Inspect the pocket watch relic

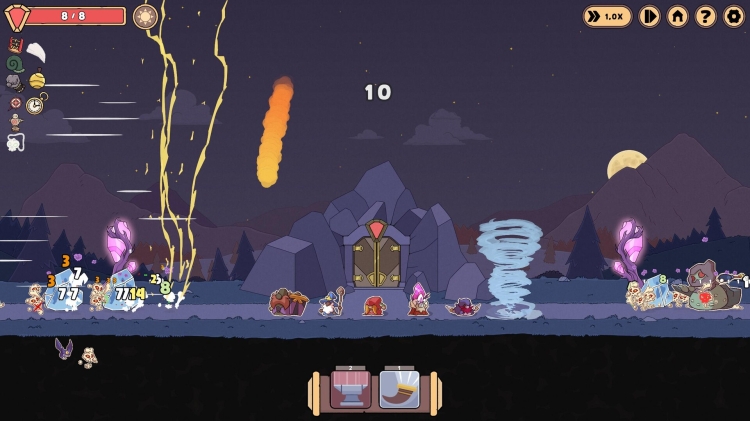coord(35,104)
